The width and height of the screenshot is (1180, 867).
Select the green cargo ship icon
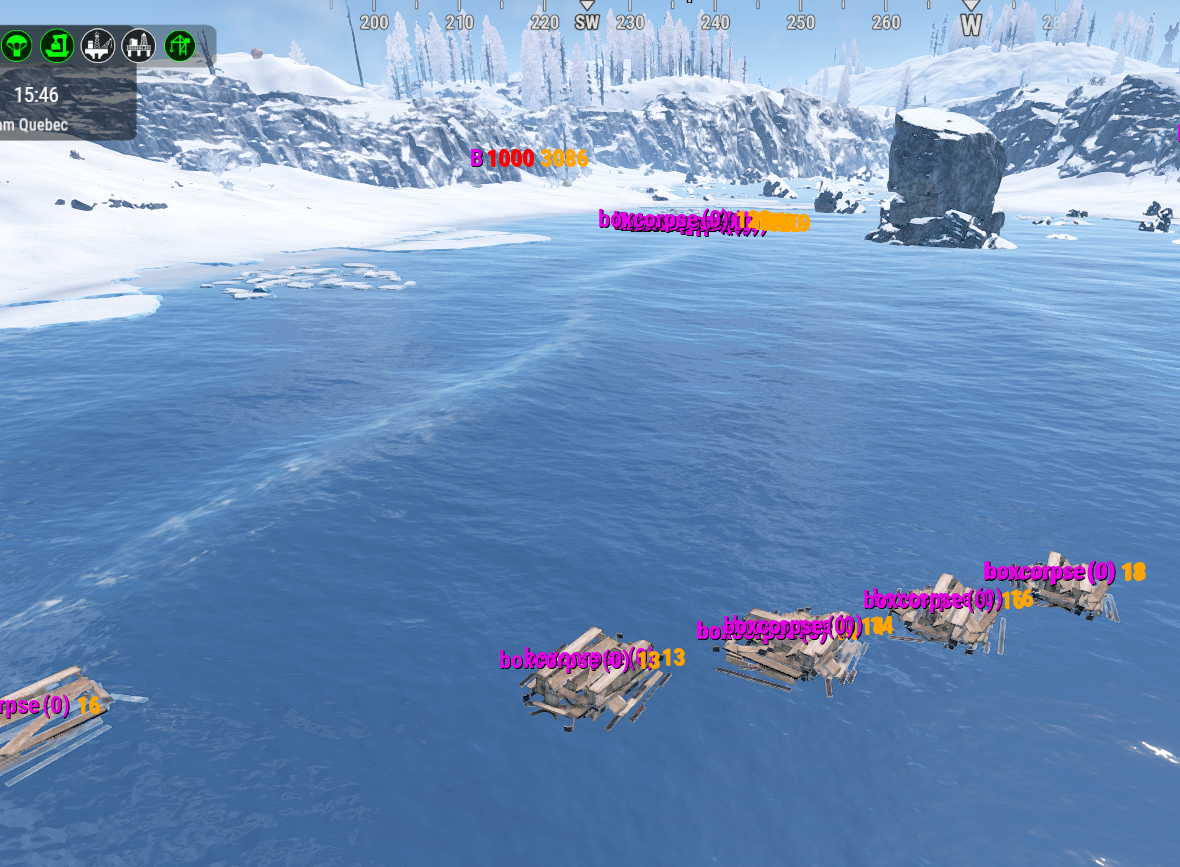(x=57, y=45)
